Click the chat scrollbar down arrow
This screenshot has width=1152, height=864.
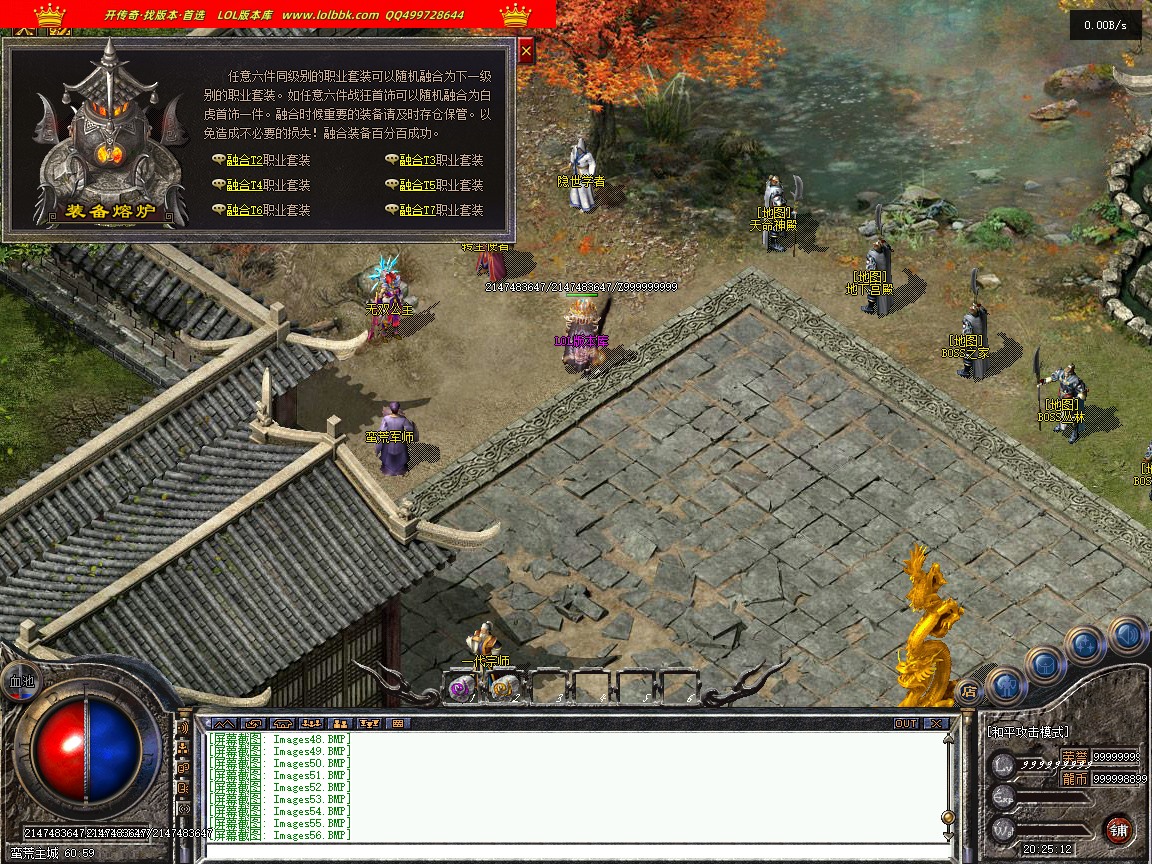948,835
